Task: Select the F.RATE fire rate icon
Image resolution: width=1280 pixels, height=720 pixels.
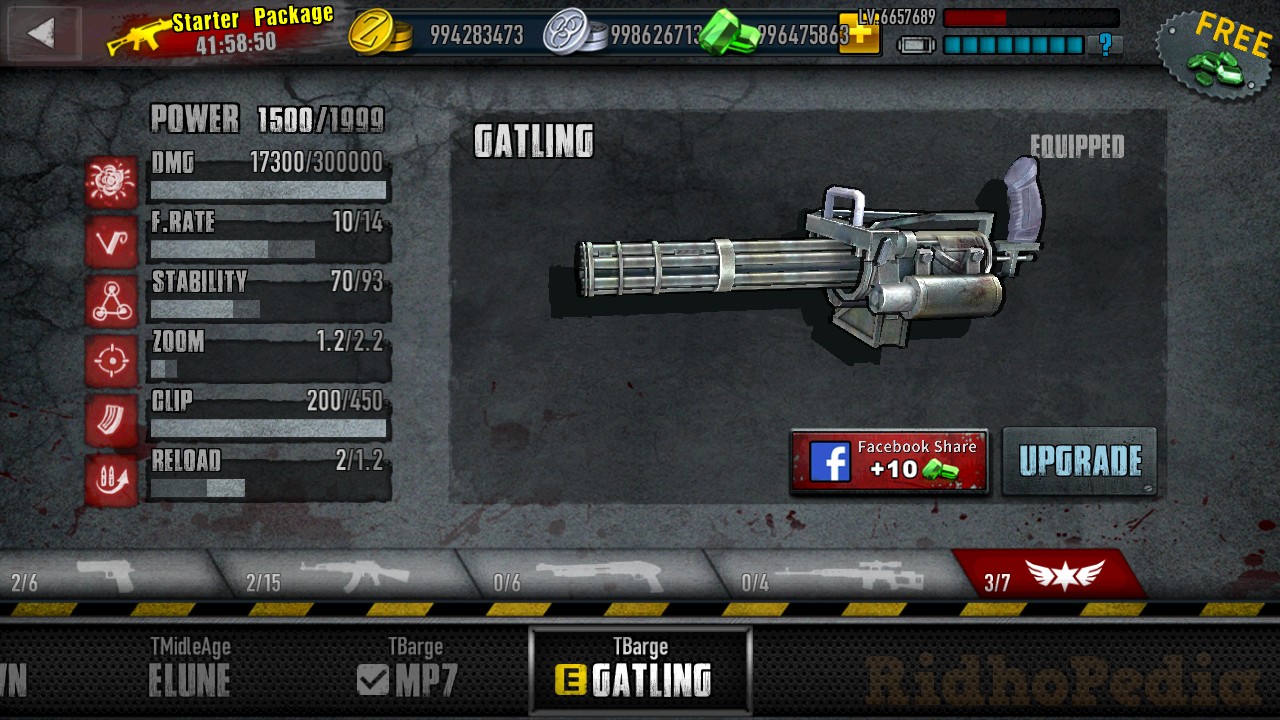Action: pos(110,242)
